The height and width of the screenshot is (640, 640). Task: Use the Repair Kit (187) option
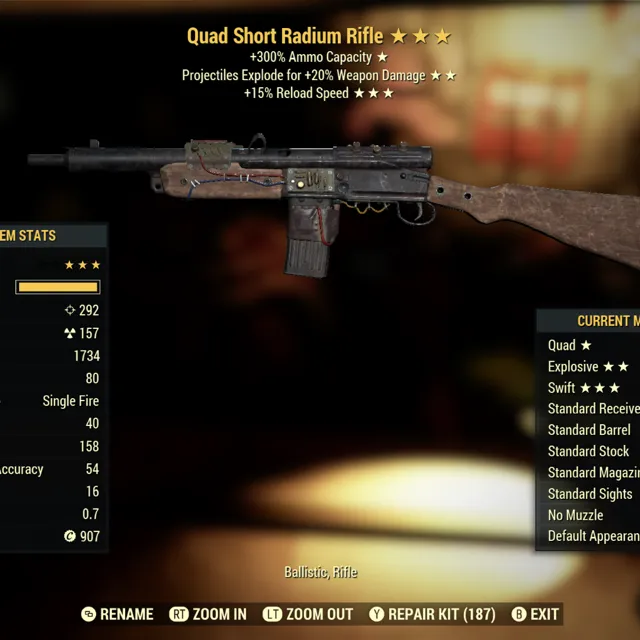431,614
